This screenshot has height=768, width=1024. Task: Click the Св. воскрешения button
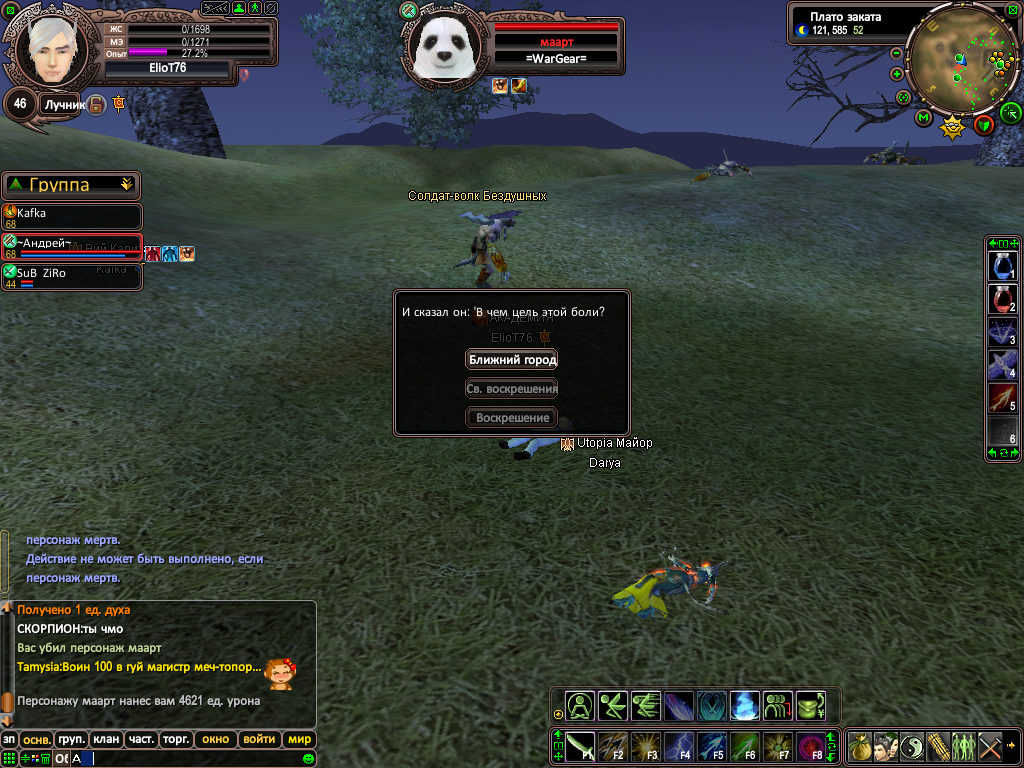[x=512, y=389]
